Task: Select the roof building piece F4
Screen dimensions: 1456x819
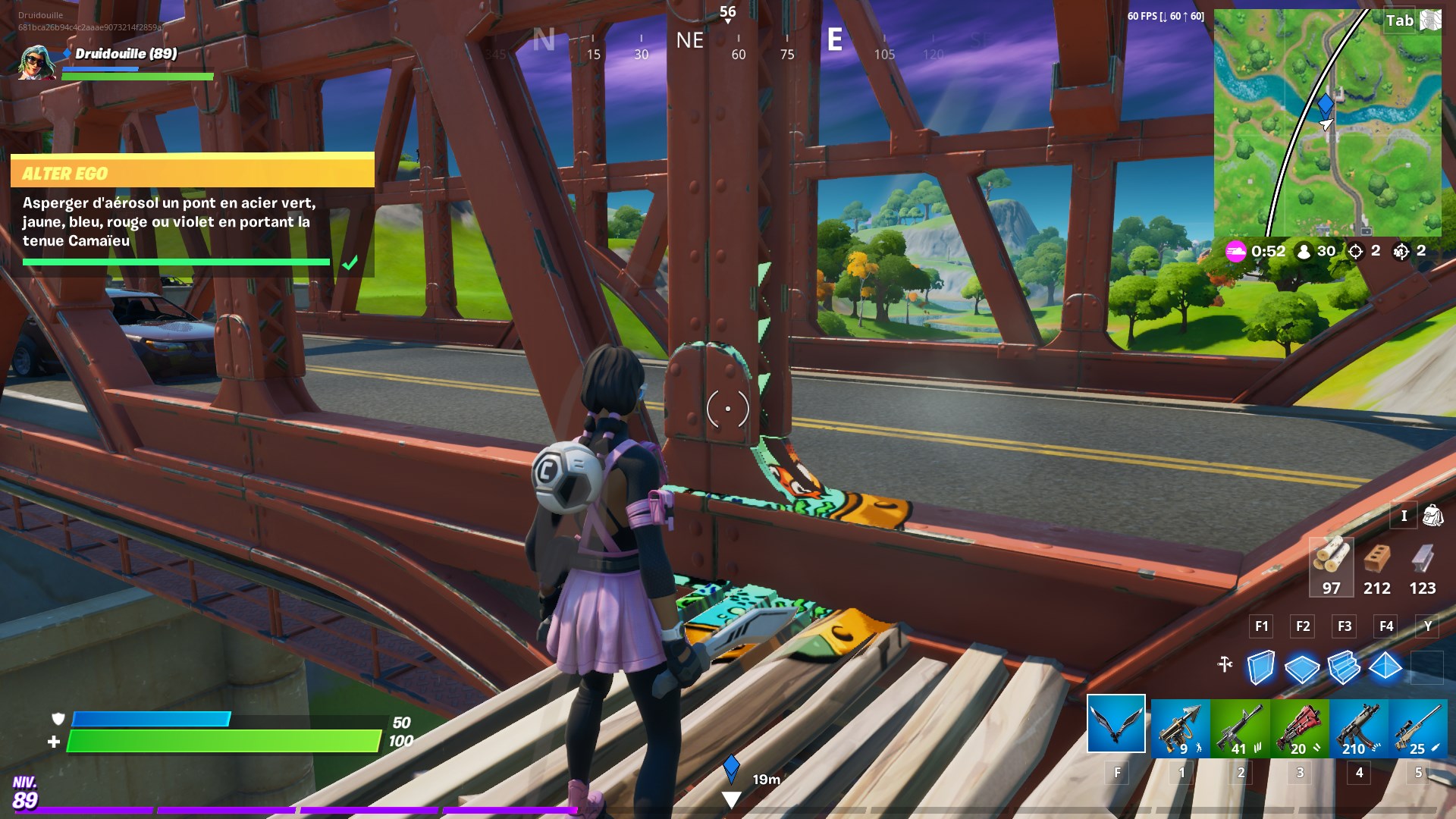Action: pos(1386,664)
